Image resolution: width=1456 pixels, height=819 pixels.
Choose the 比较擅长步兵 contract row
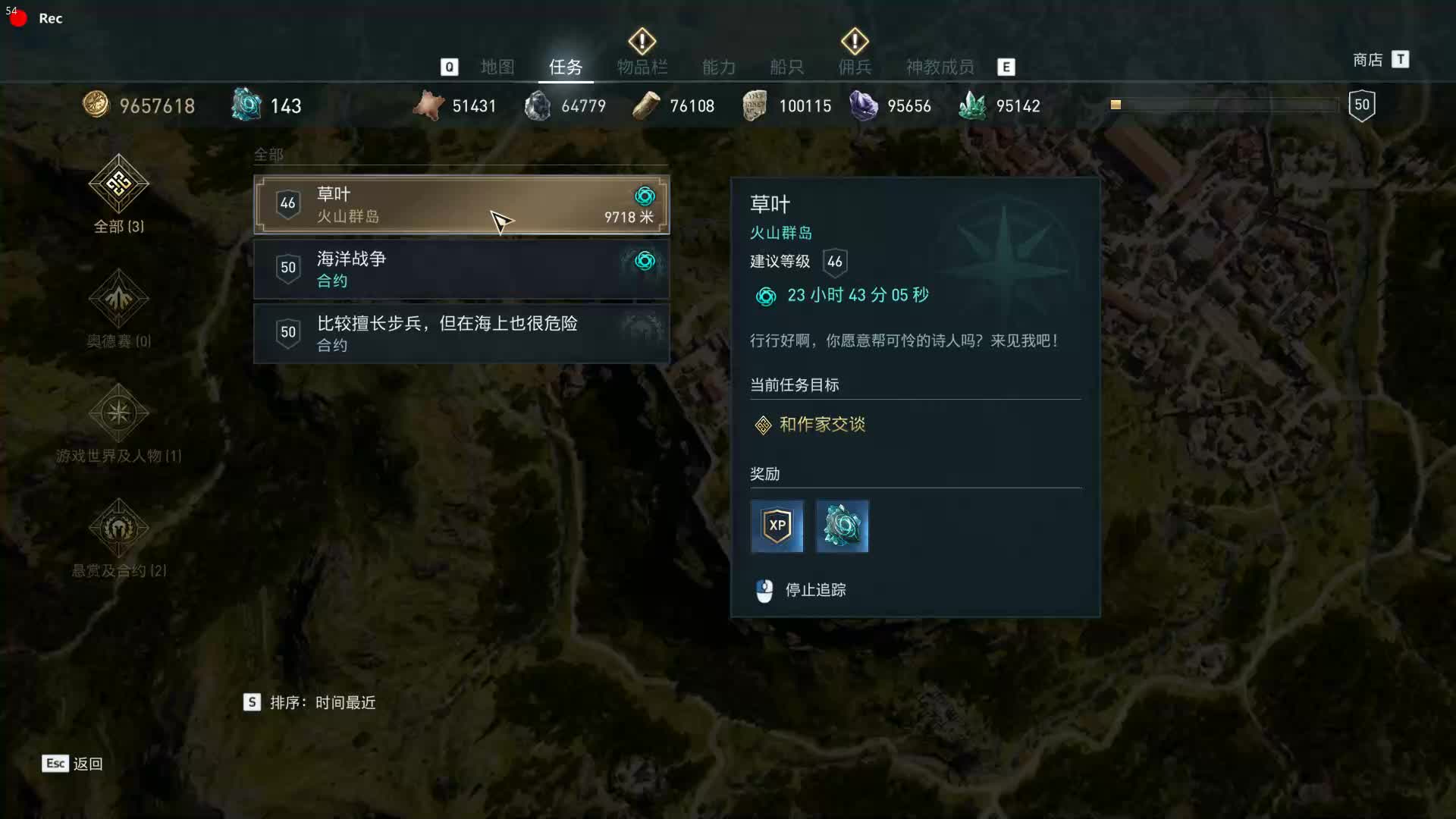pyautogui.click(x=461, y=334)
